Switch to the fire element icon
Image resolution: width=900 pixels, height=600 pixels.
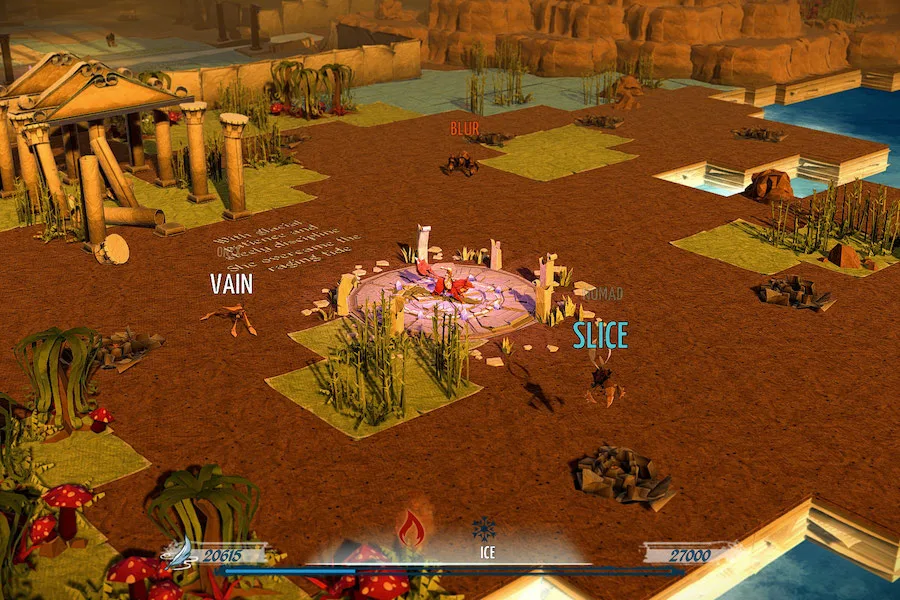(411, 528)
